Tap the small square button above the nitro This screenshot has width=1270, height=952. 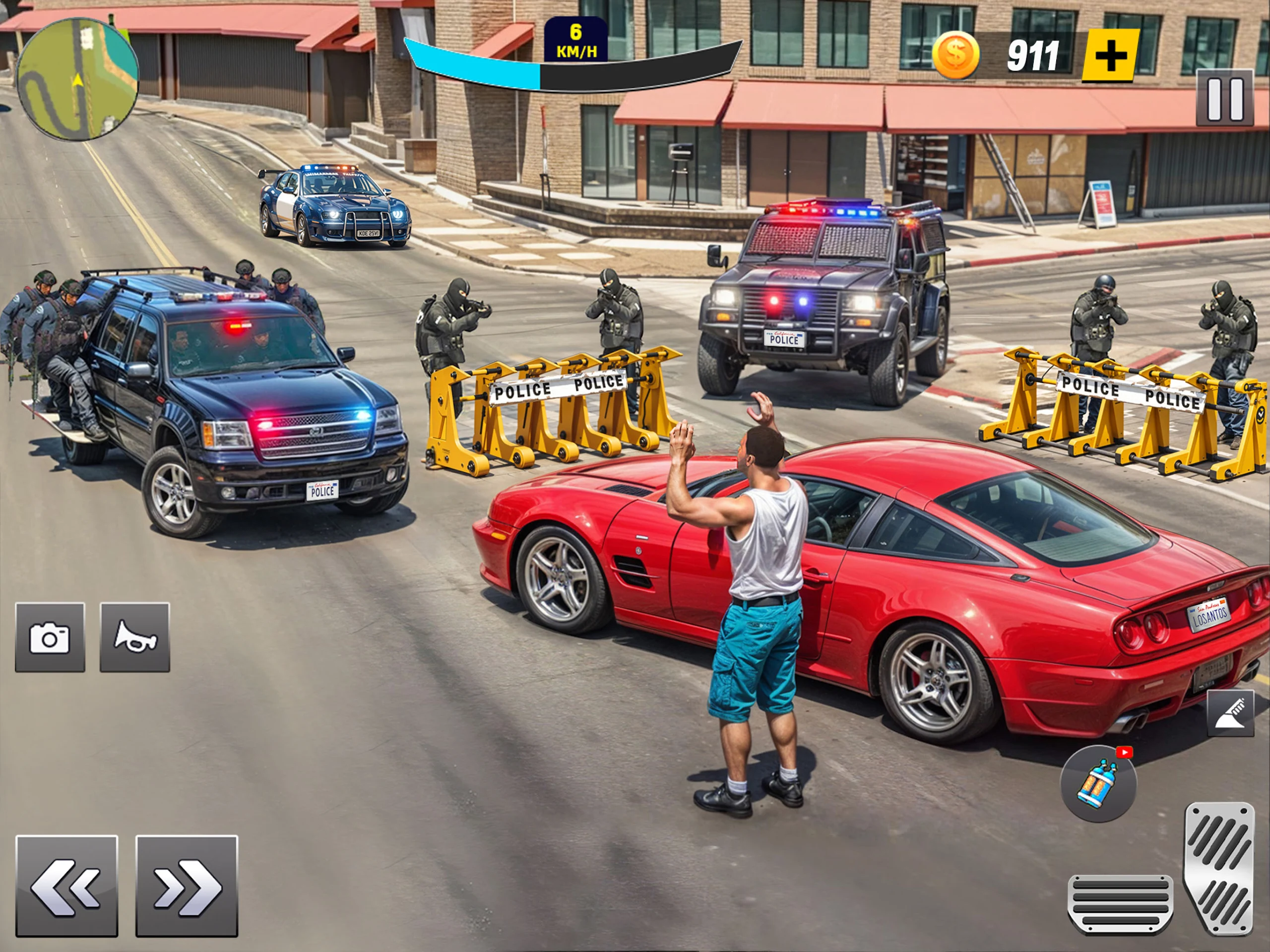point(1230,714)
